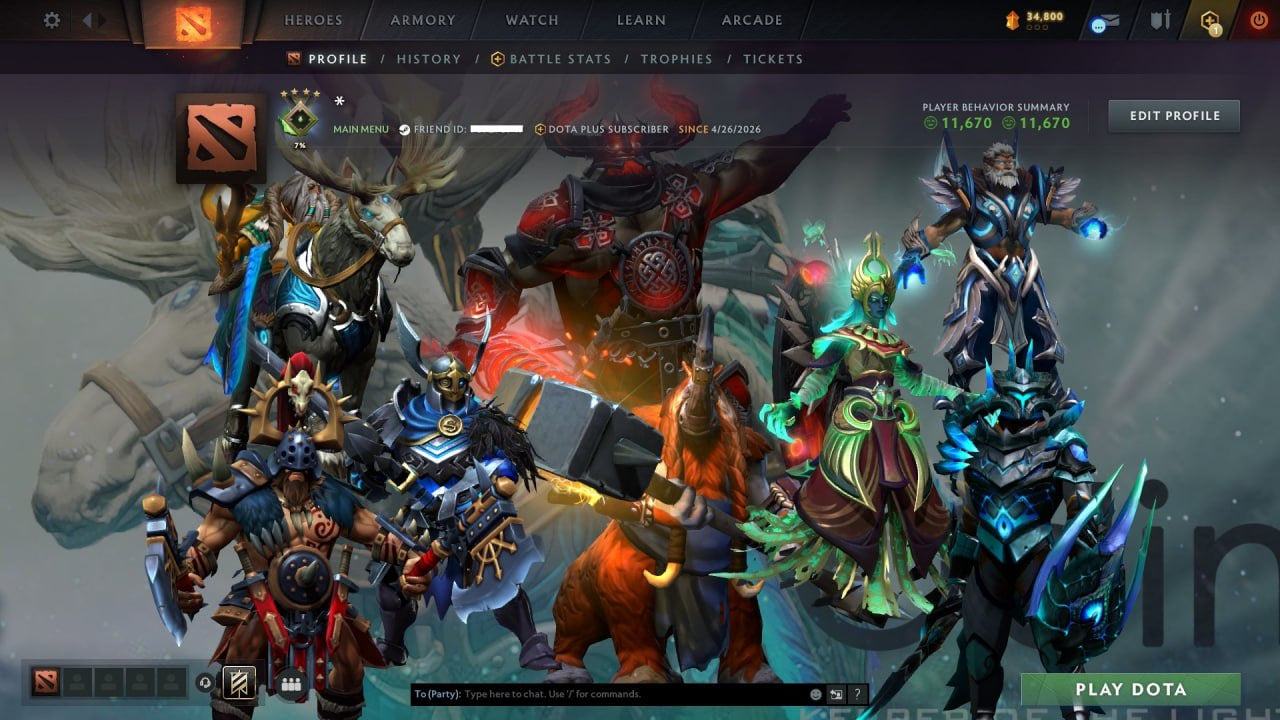Toggle image sharing icon in the chat bar

pyautogui.click(x=836, y=693)
